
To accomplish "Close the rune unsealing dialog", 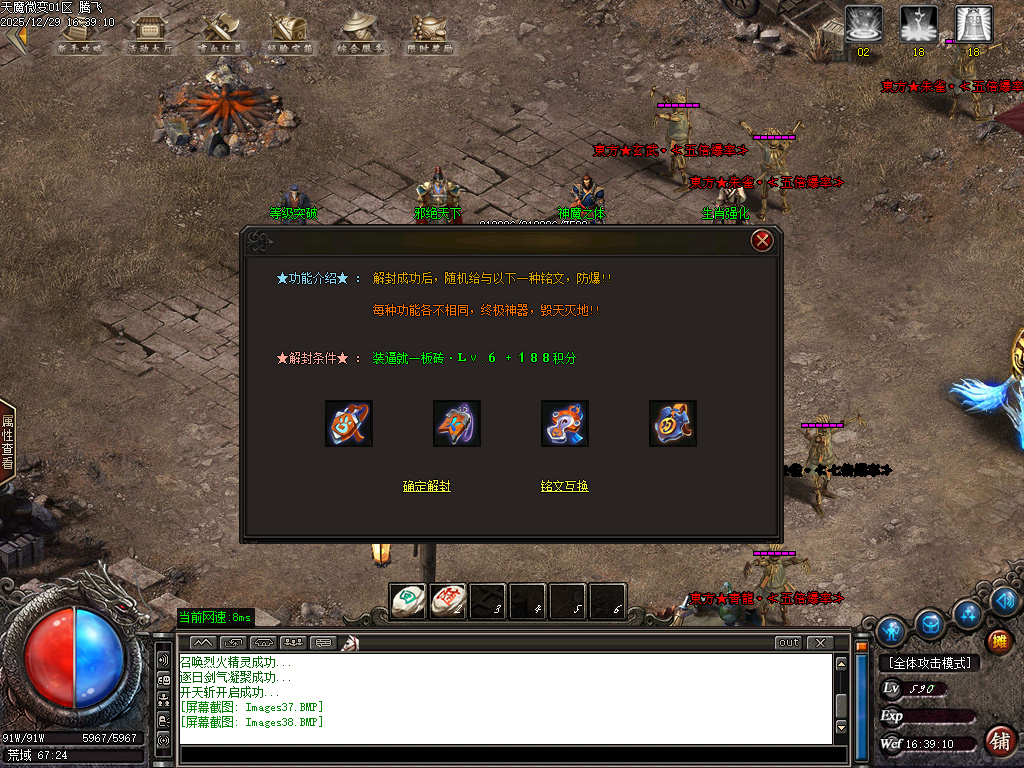I will click(762, 240).
